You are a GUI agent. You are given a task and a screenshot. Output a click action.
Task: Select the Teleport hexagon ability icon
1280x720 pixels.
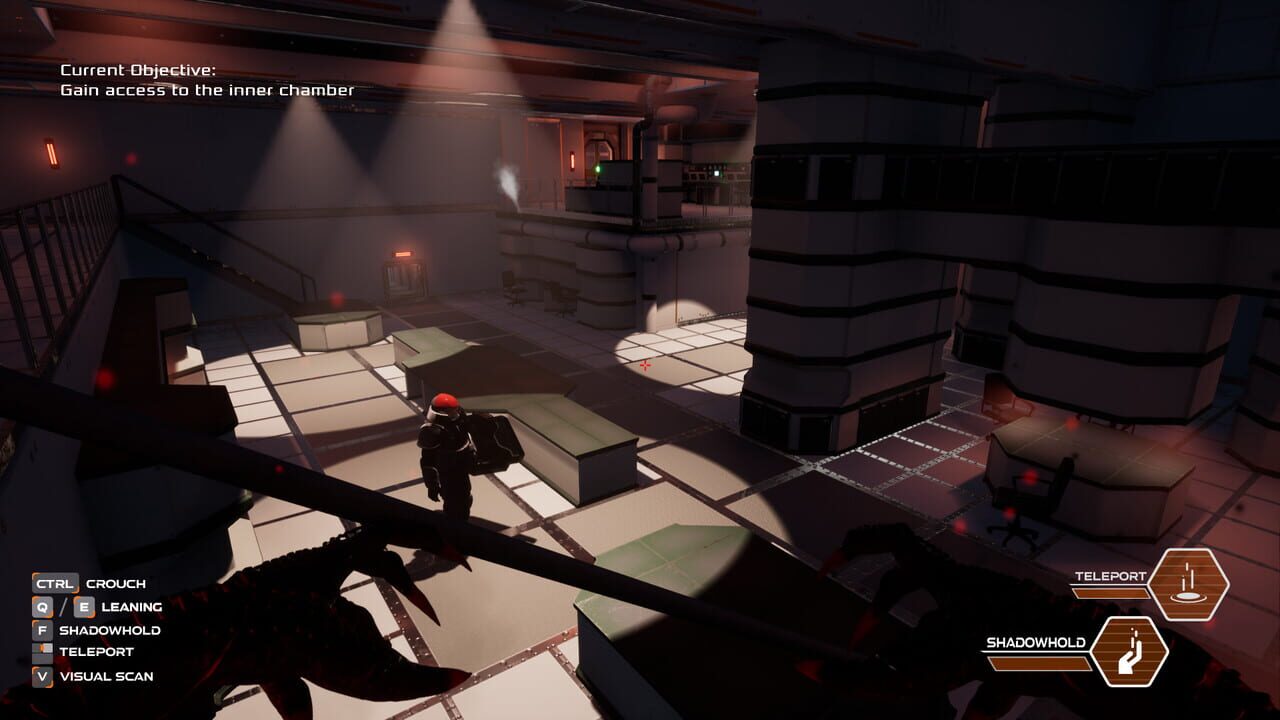pyautogui.click(x=1189, y=583)
